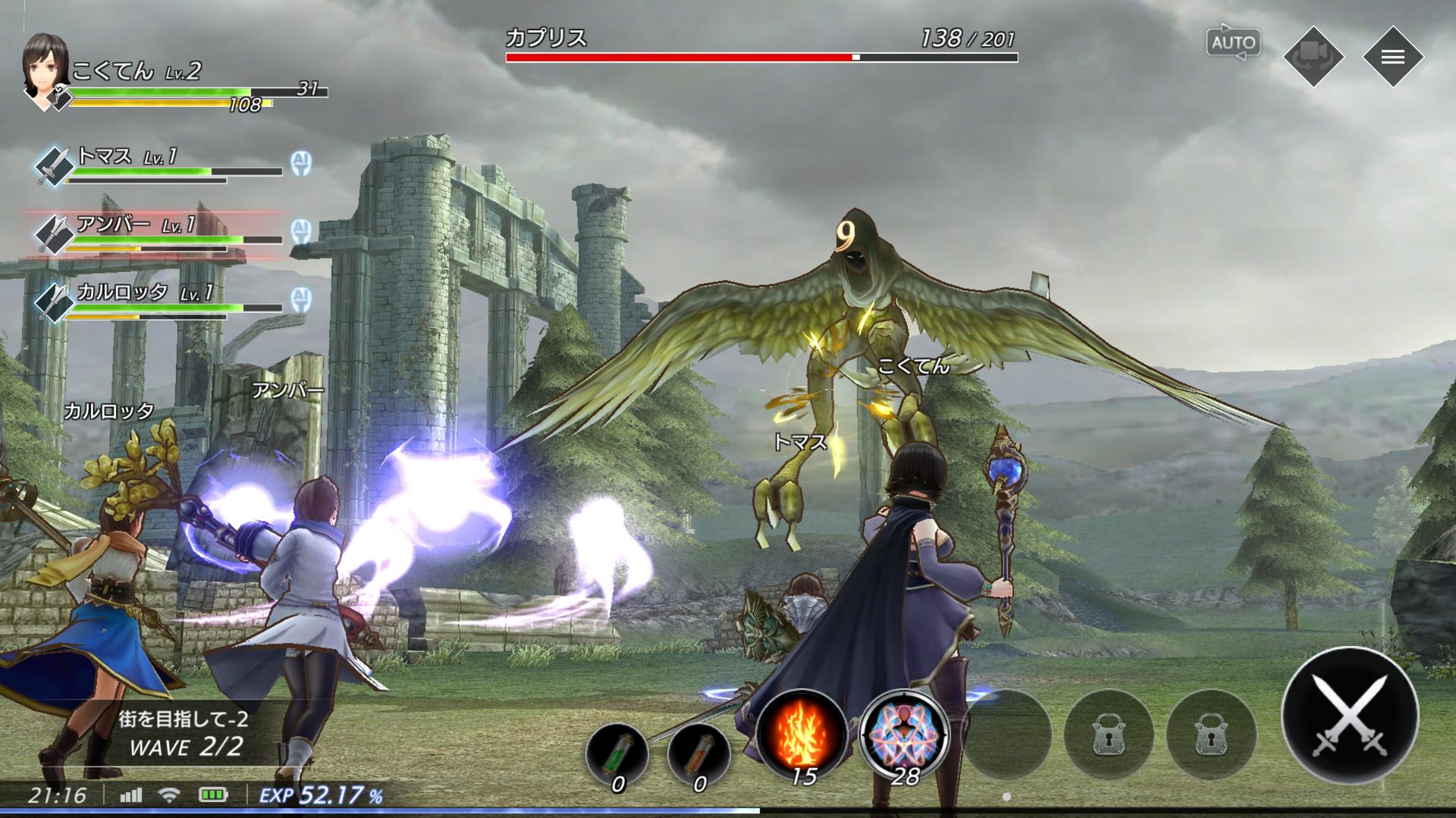This screenshot has width=1456, height=818.
Task: Activate the pink magic circle skill
Action: coord(905,733)
